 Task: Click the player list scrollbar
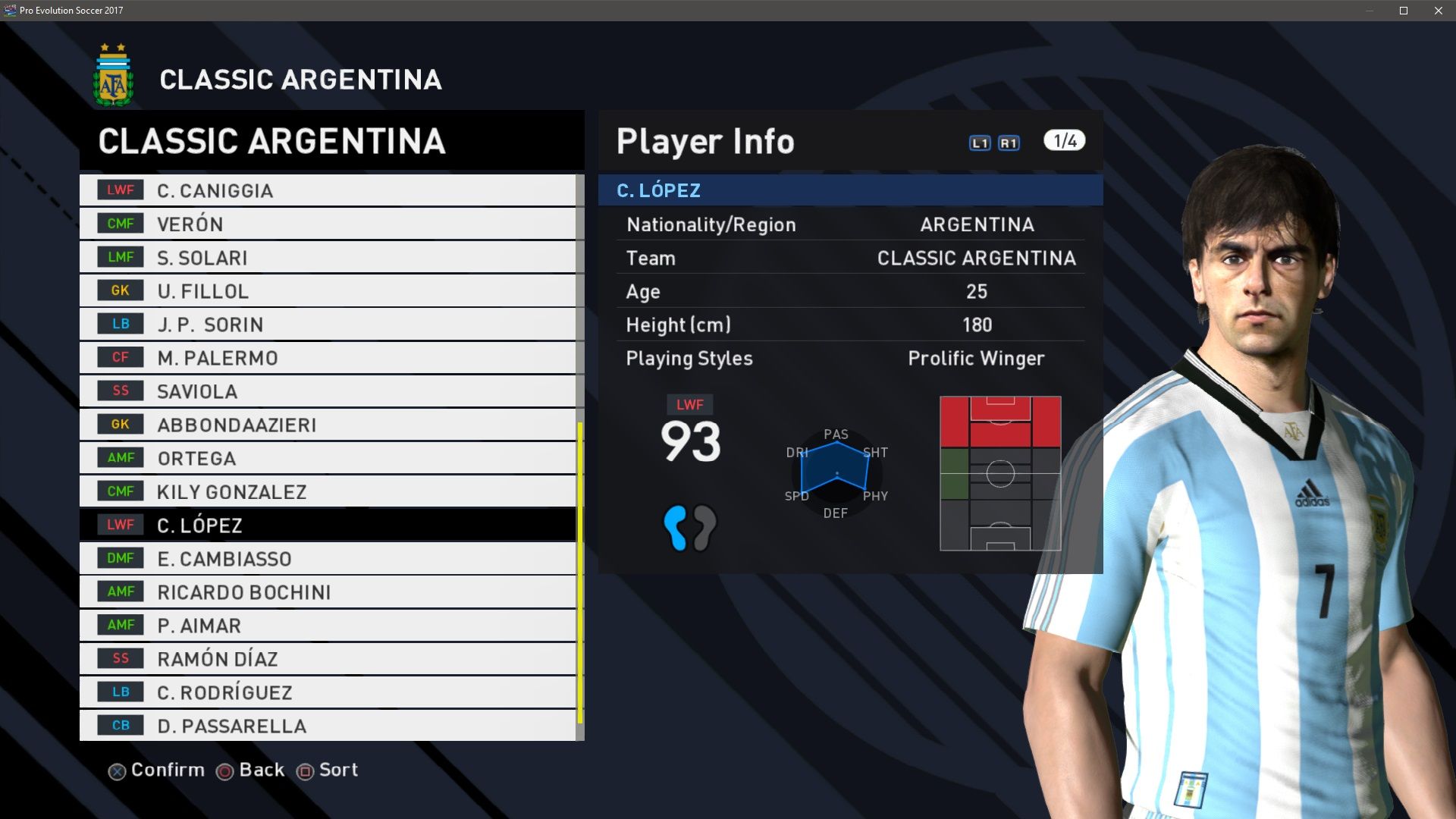pos(580,573)
